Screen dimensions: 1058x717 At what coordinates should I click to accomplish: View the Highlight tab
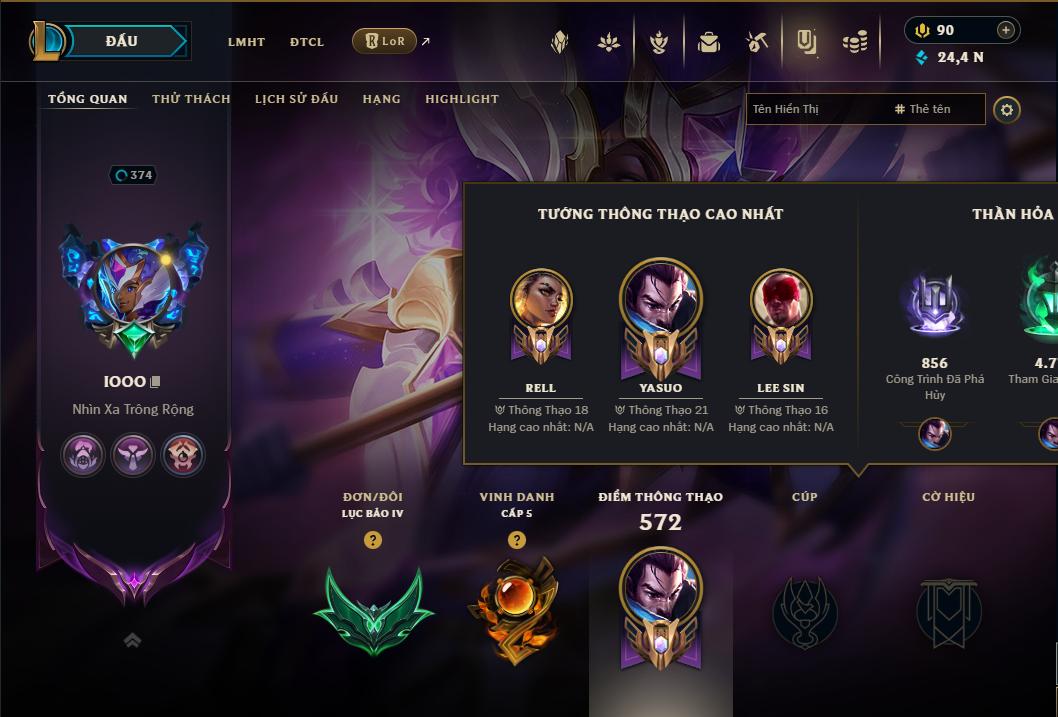click(x=461, y=99)
